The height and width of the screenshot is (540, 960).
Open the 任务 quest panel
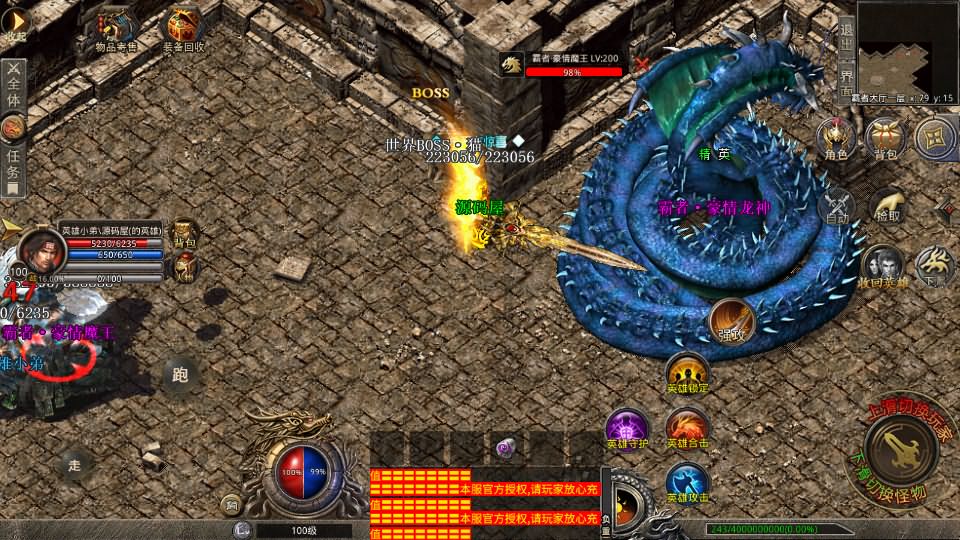tap(13, 158)
